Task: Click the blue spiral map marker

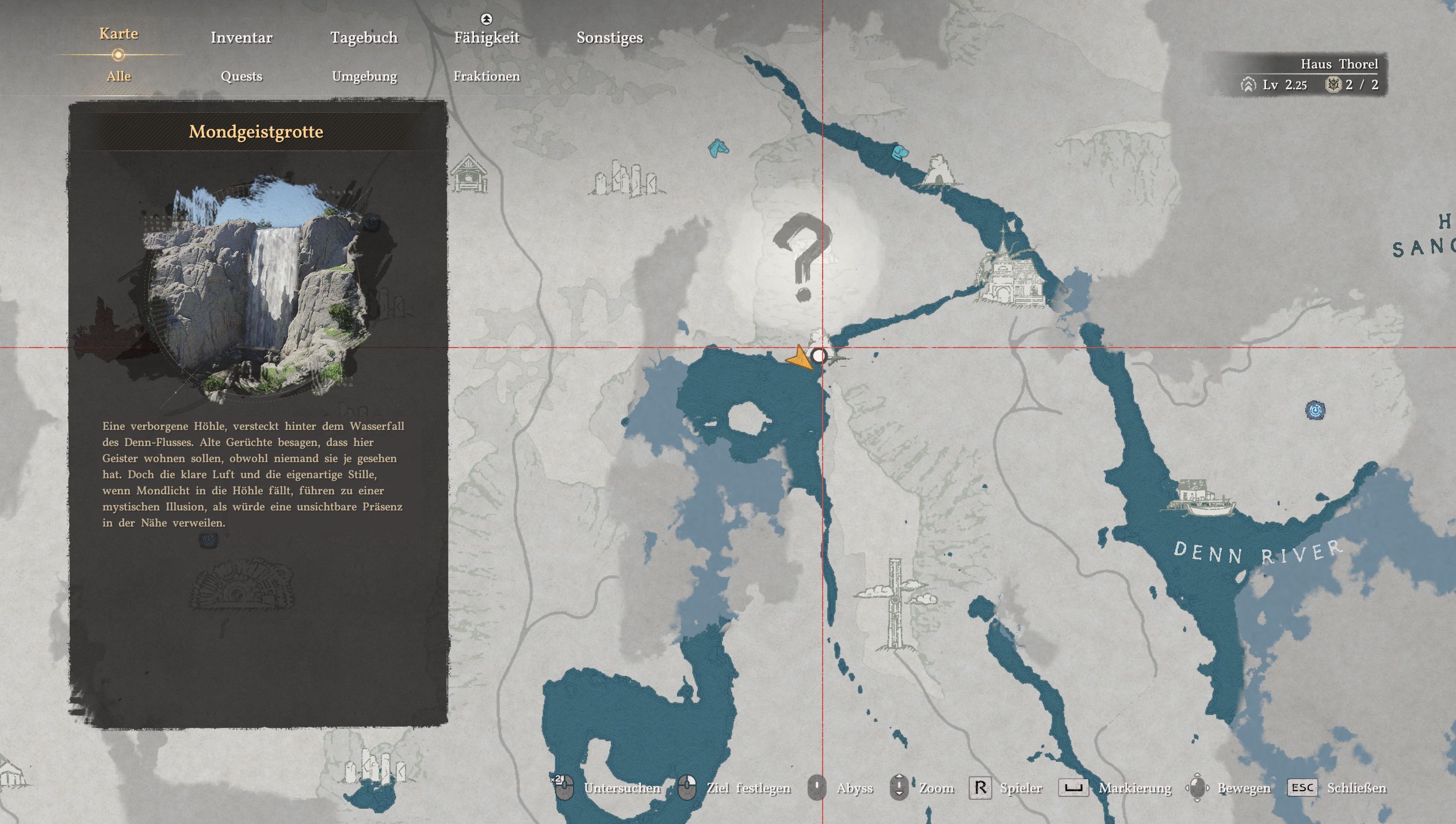Action: pos(1315,410)
